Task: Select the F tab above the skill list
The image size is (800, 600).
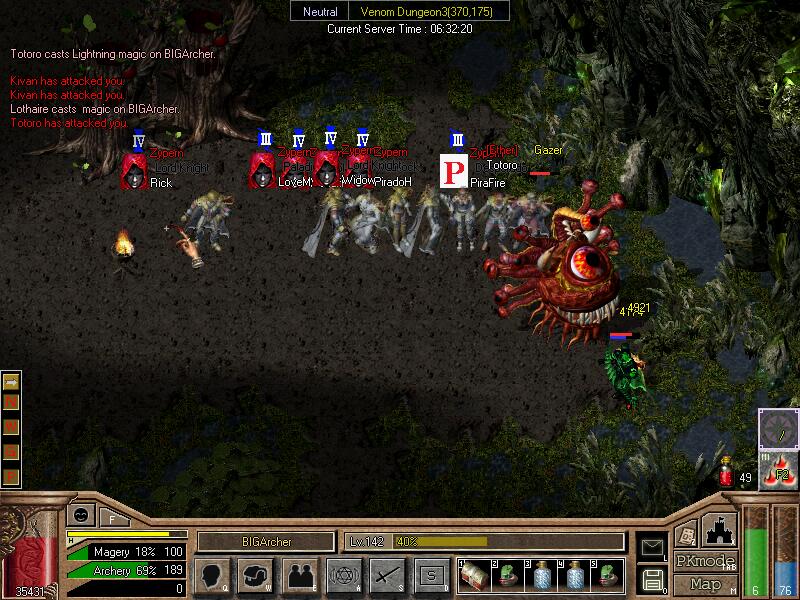Action: [112, 519]
